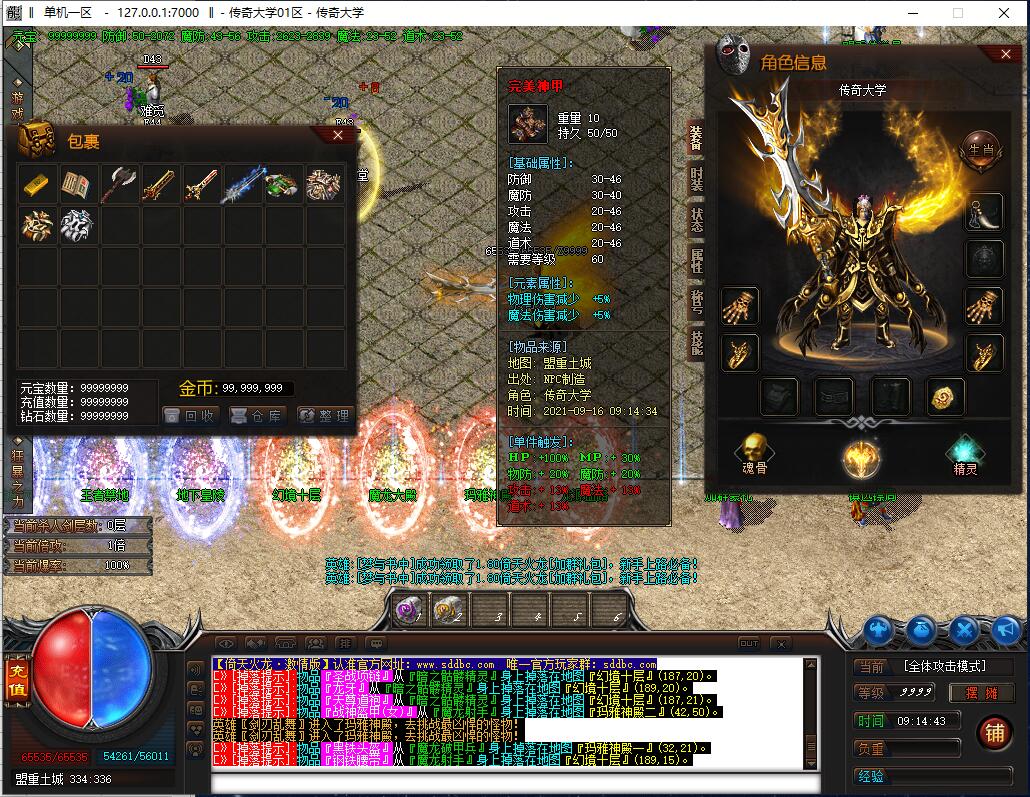This screenshot has width=1030, height=797.
Task: Open the 魂骨 soul bone panel
Action: pyautogui.click(x=755, y=455)
